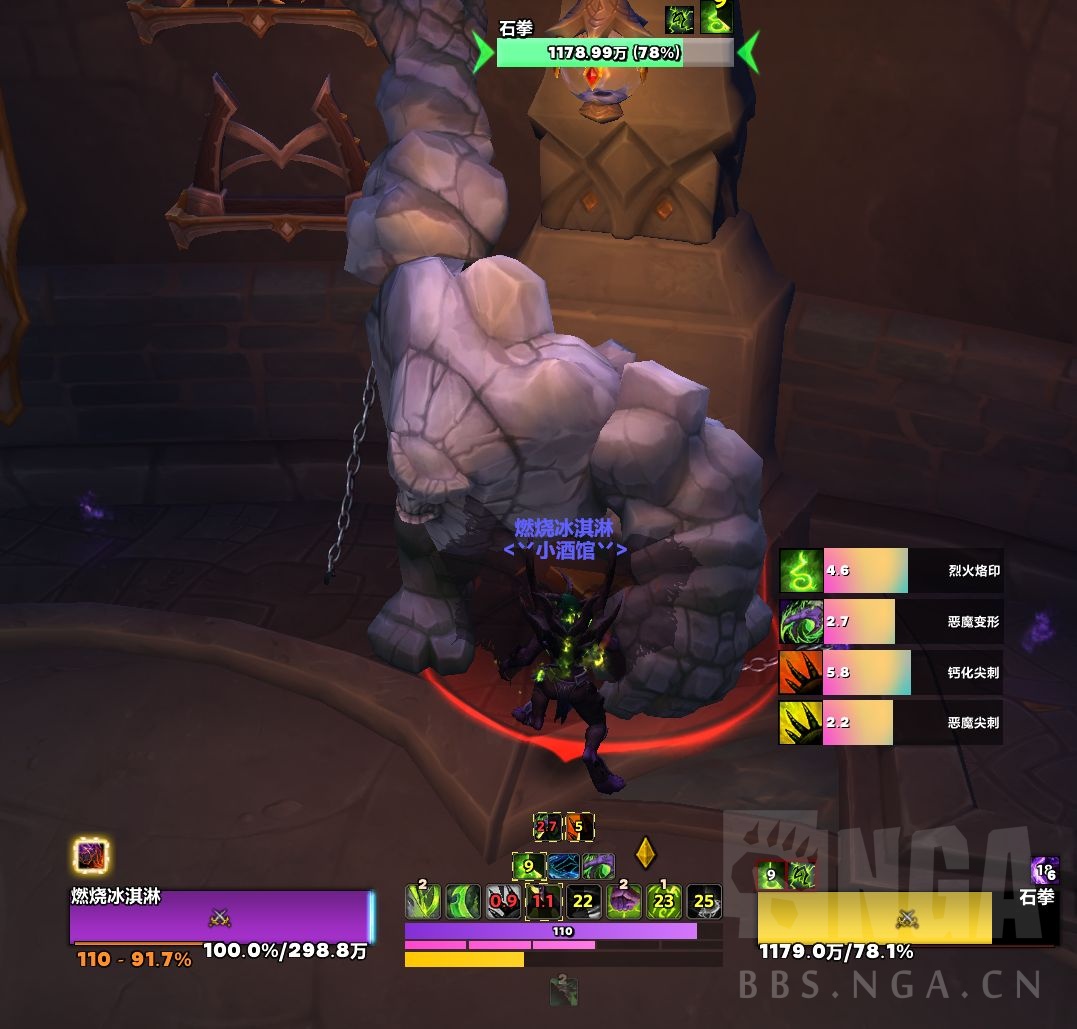Click the orange spikes buff showing 5
This screenshot has width=1077, height=1029.
[579, 827]
